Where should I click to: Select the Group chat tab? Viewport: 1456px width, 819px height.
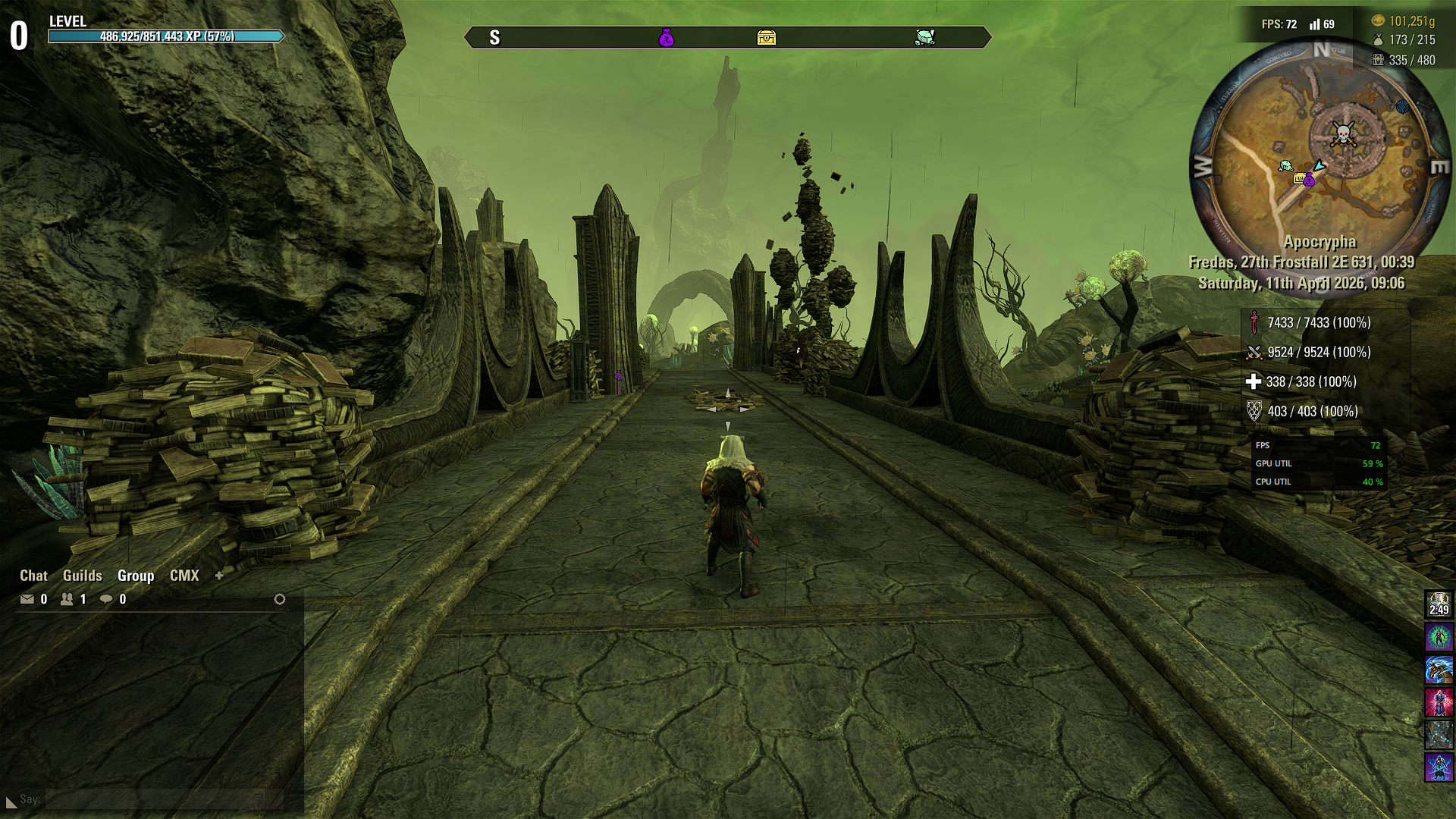(136, 576)
